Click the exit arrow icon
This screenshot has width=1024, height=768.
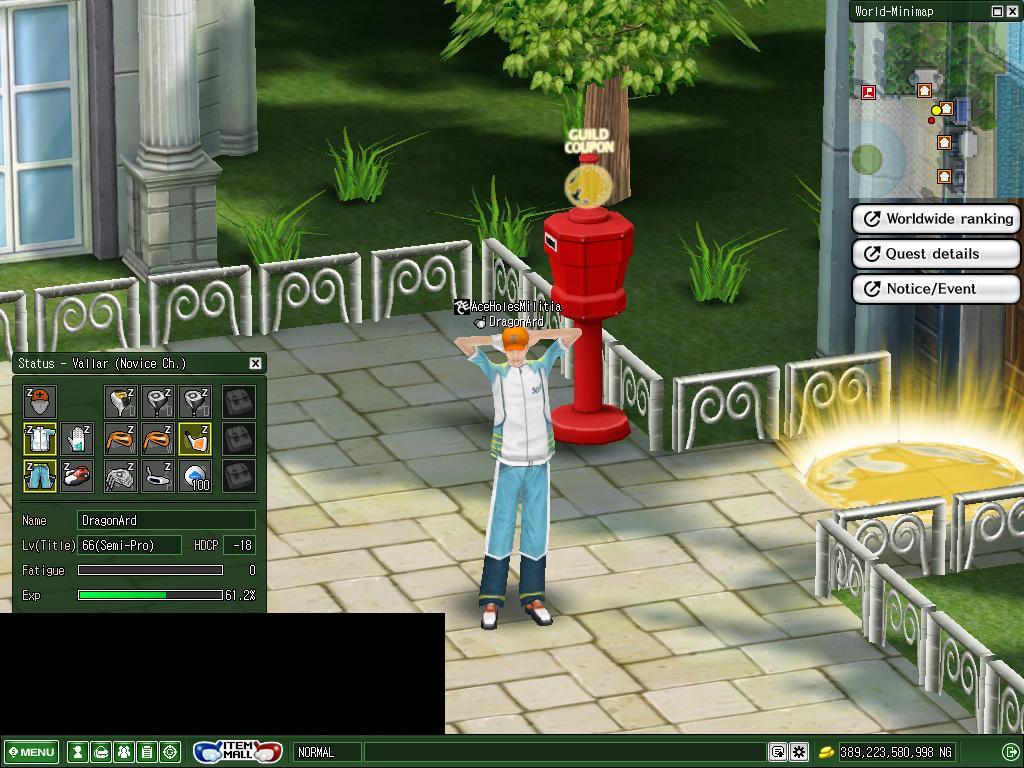pyautogui.click(x=1010, y=752)
